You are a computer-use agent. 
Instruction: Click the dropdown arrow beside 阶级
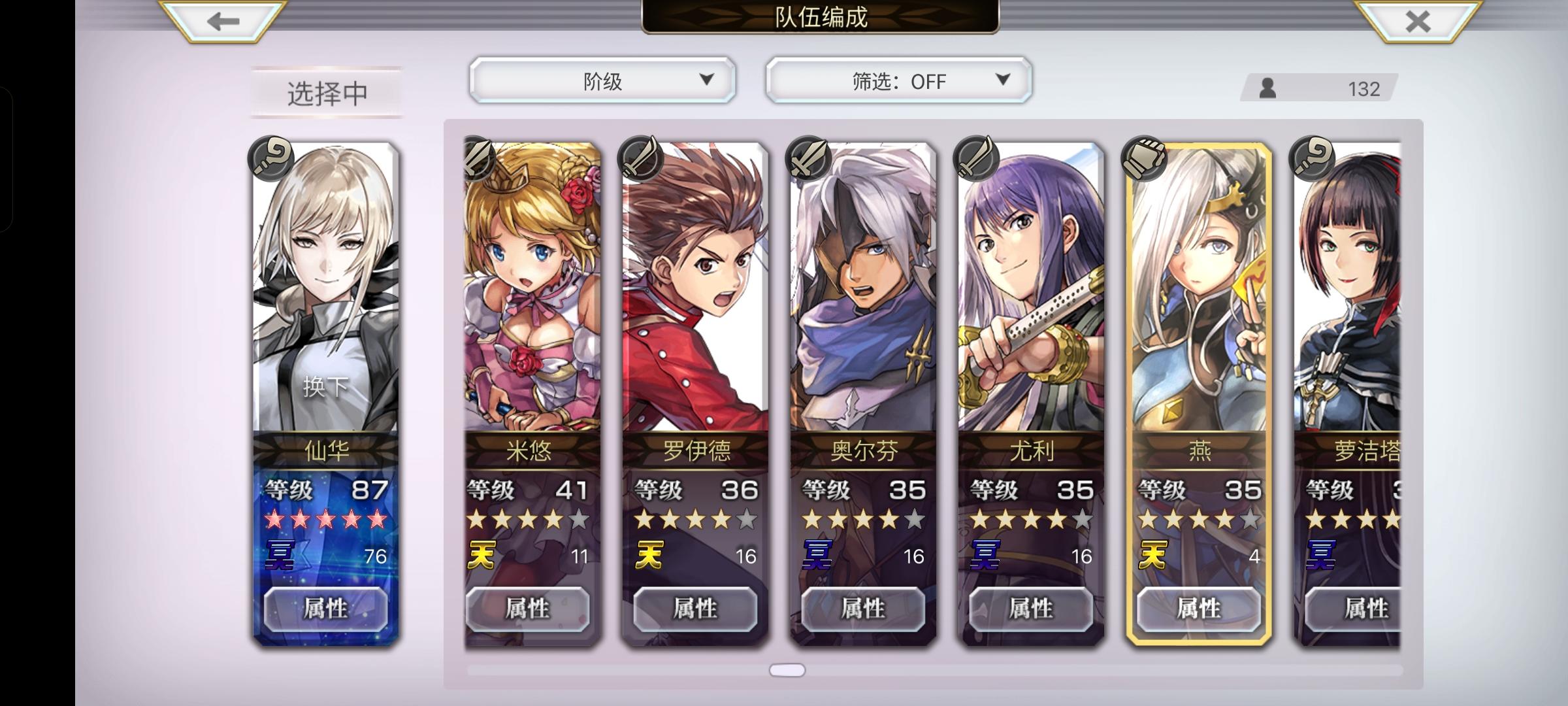click(707, 79)
